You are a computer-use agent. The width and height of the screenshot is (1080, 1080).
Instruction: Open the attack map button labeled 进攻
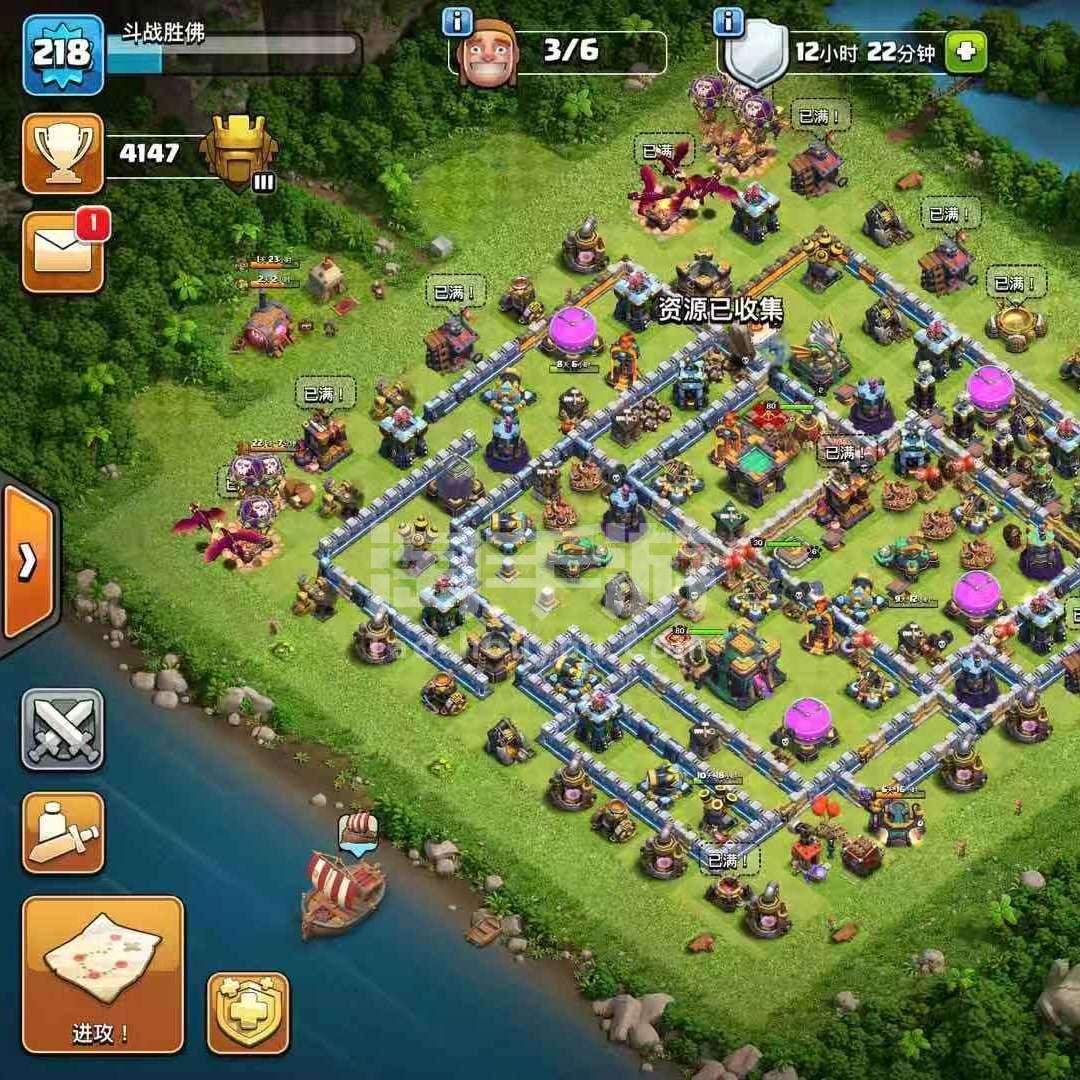tap(102, 973)
